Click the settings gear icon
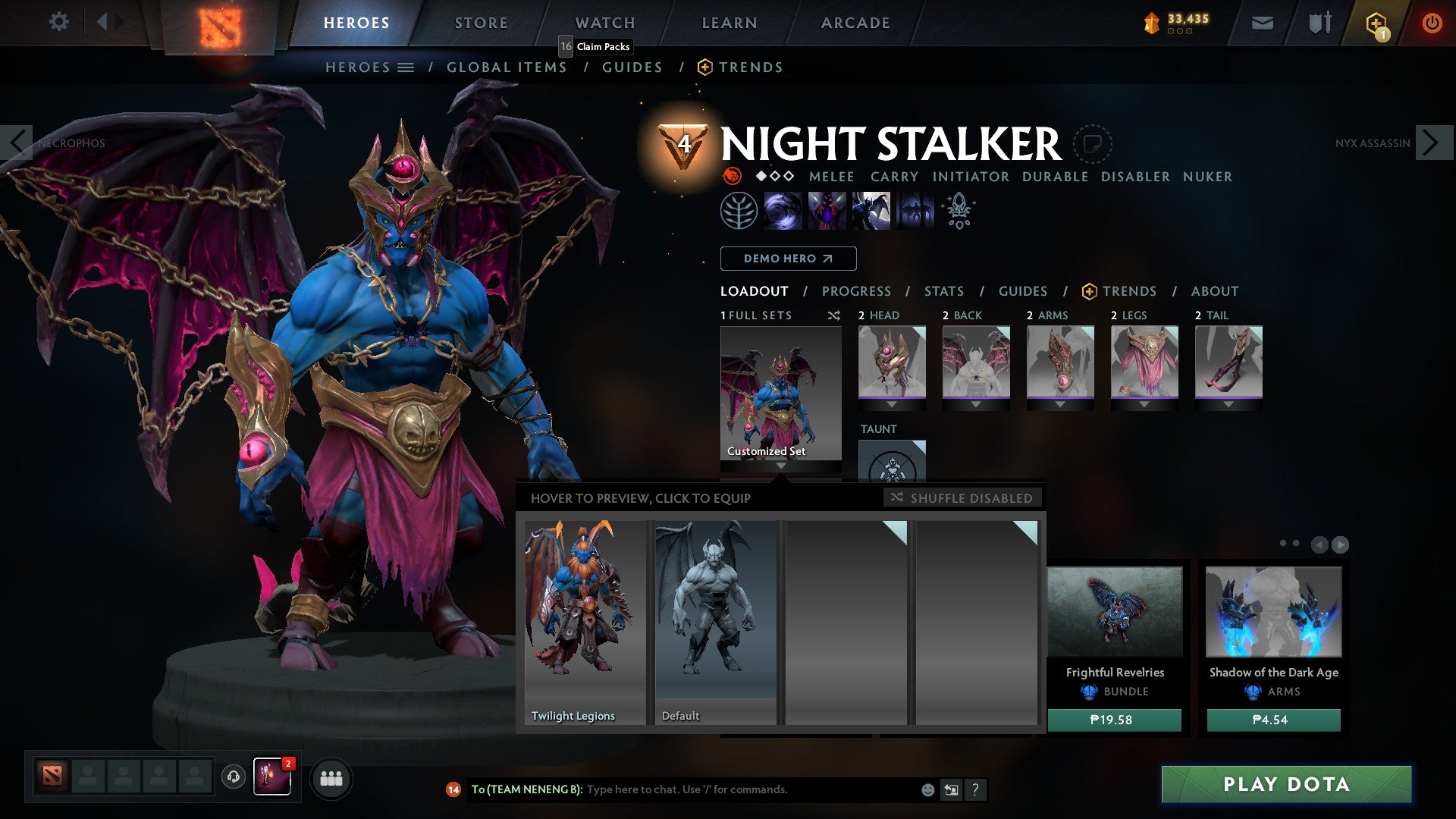 point(59,21)
